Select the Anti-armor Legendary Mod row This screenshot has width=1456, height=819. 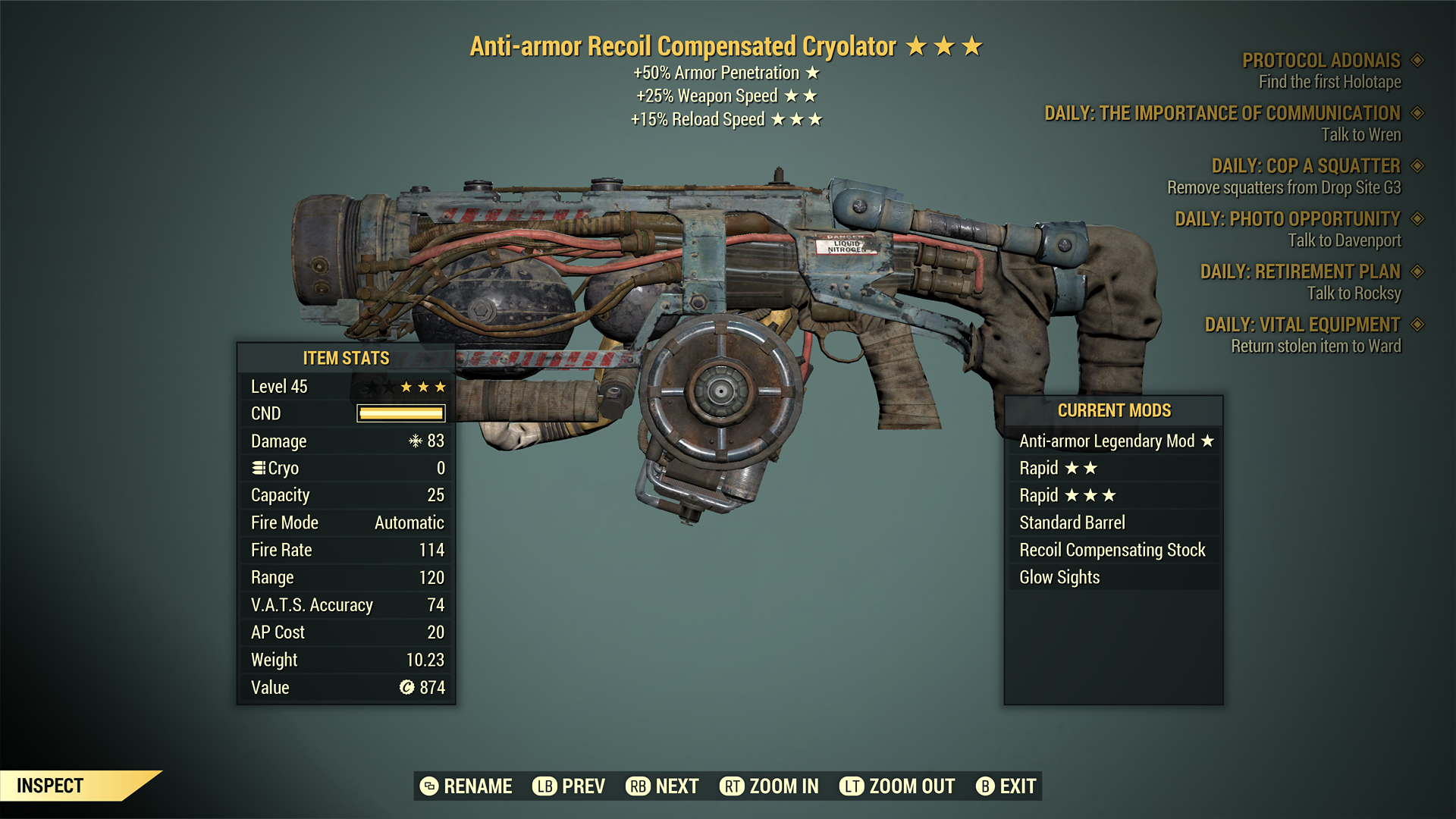(1115, 441)
